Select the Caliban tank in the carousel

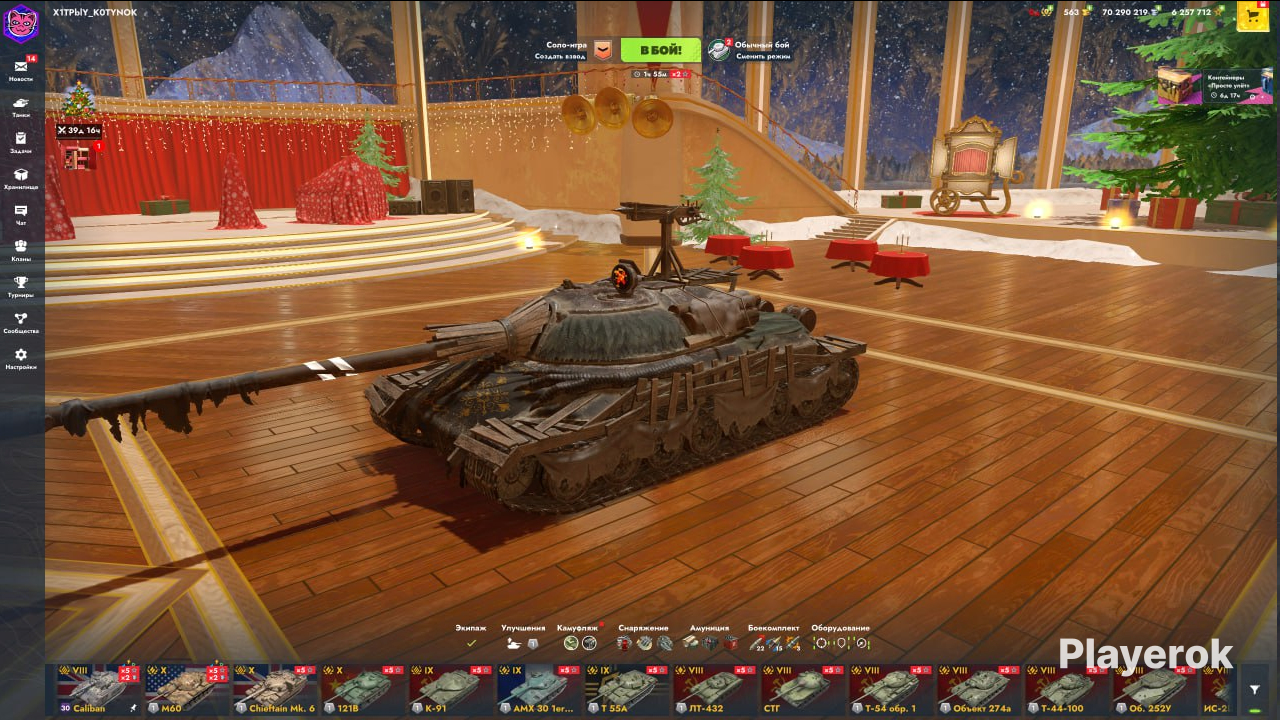pos(98,689)
